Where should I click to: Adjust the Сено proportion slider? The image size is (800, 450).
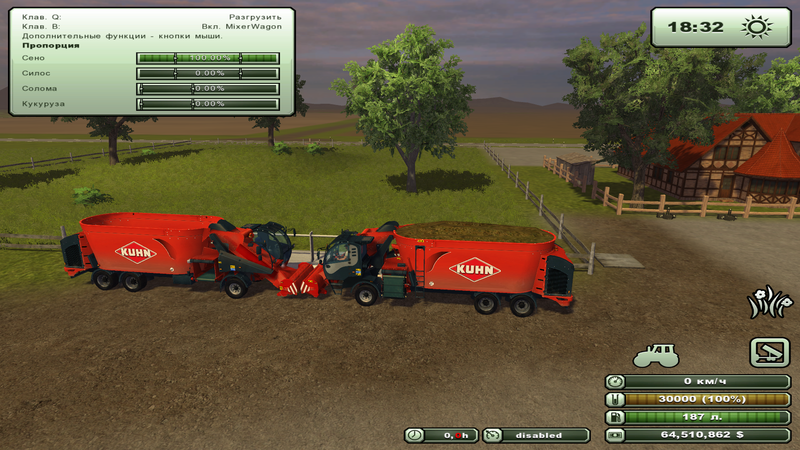pos(208,58)
